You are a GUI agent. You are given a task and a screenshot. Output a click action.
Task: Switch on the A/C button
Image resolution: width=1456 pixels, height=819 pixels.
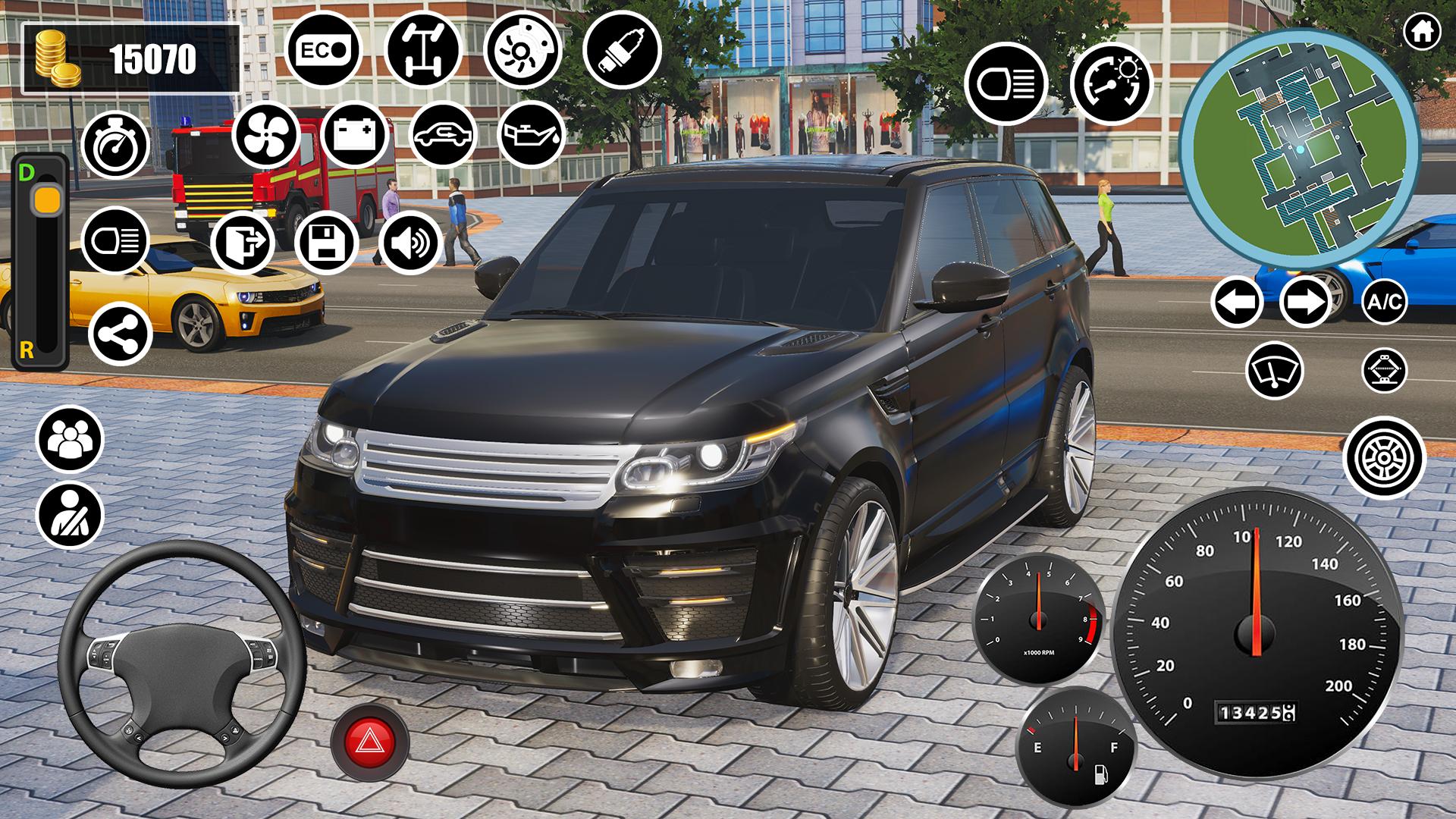[1385, 302]
